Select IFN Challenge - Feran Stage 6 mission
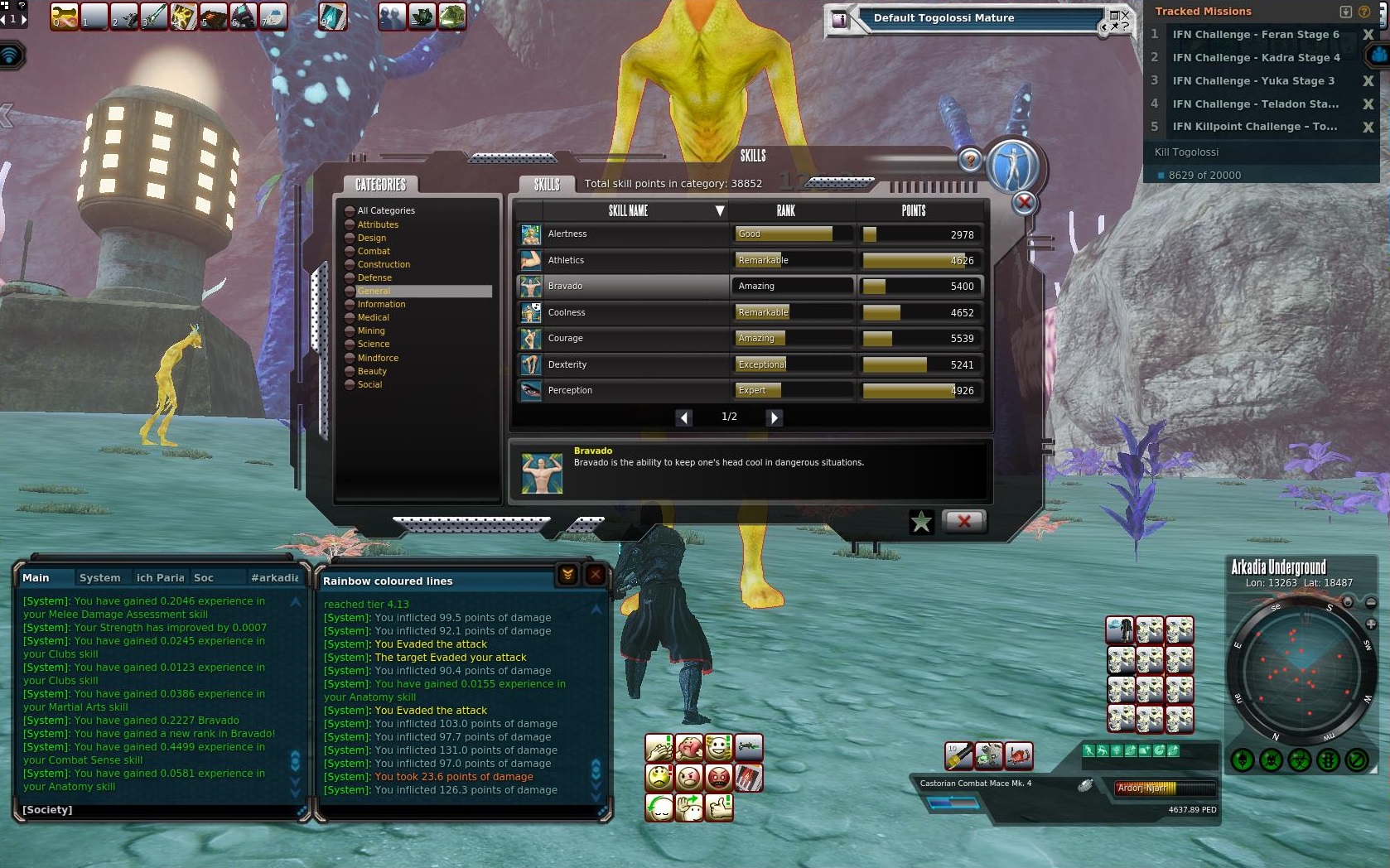This screenshot has width=1390, height=868. click(1255, 35)
